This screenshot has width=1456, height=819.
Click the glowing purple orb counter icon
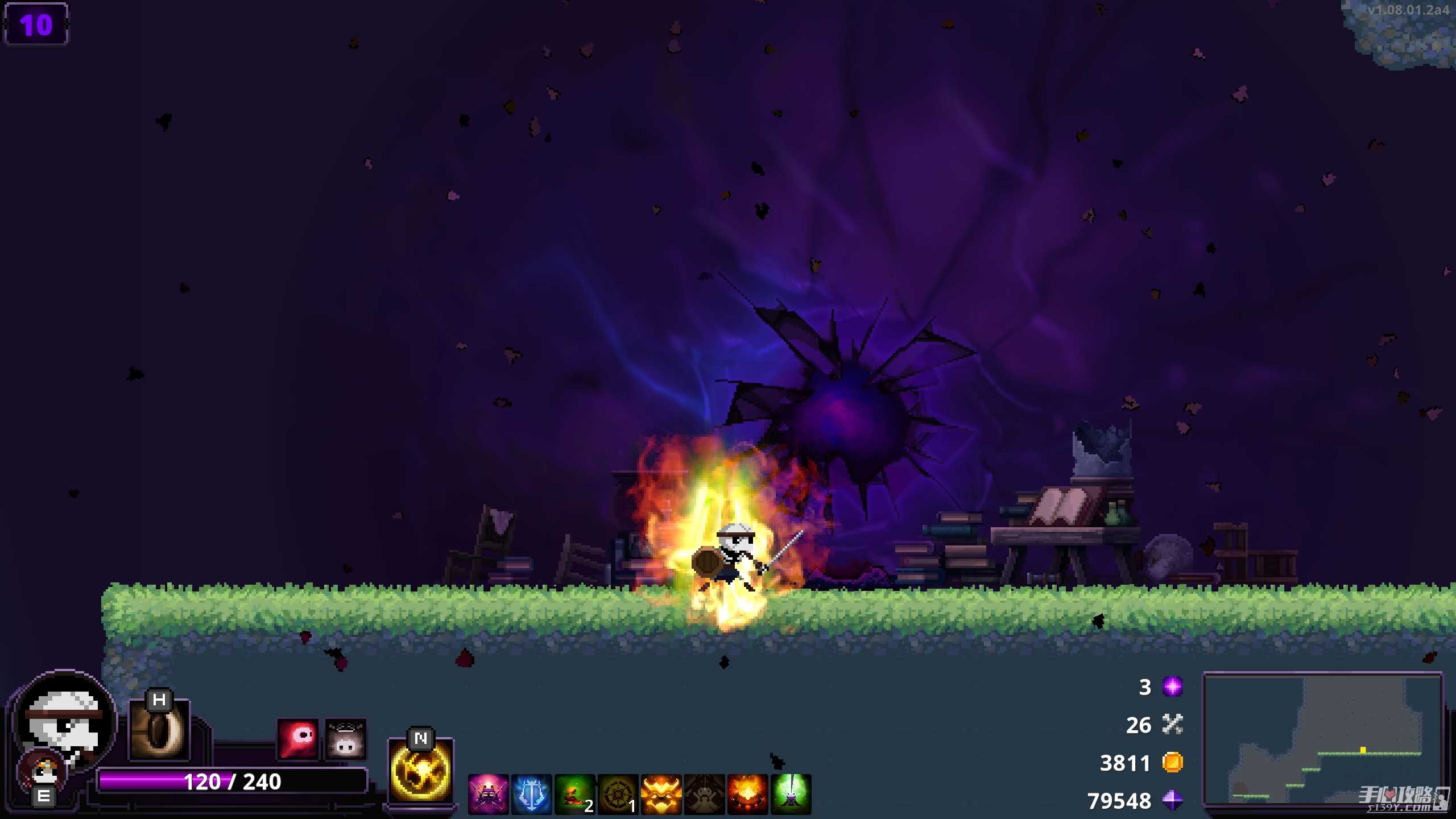click(x=1172, y=686)
